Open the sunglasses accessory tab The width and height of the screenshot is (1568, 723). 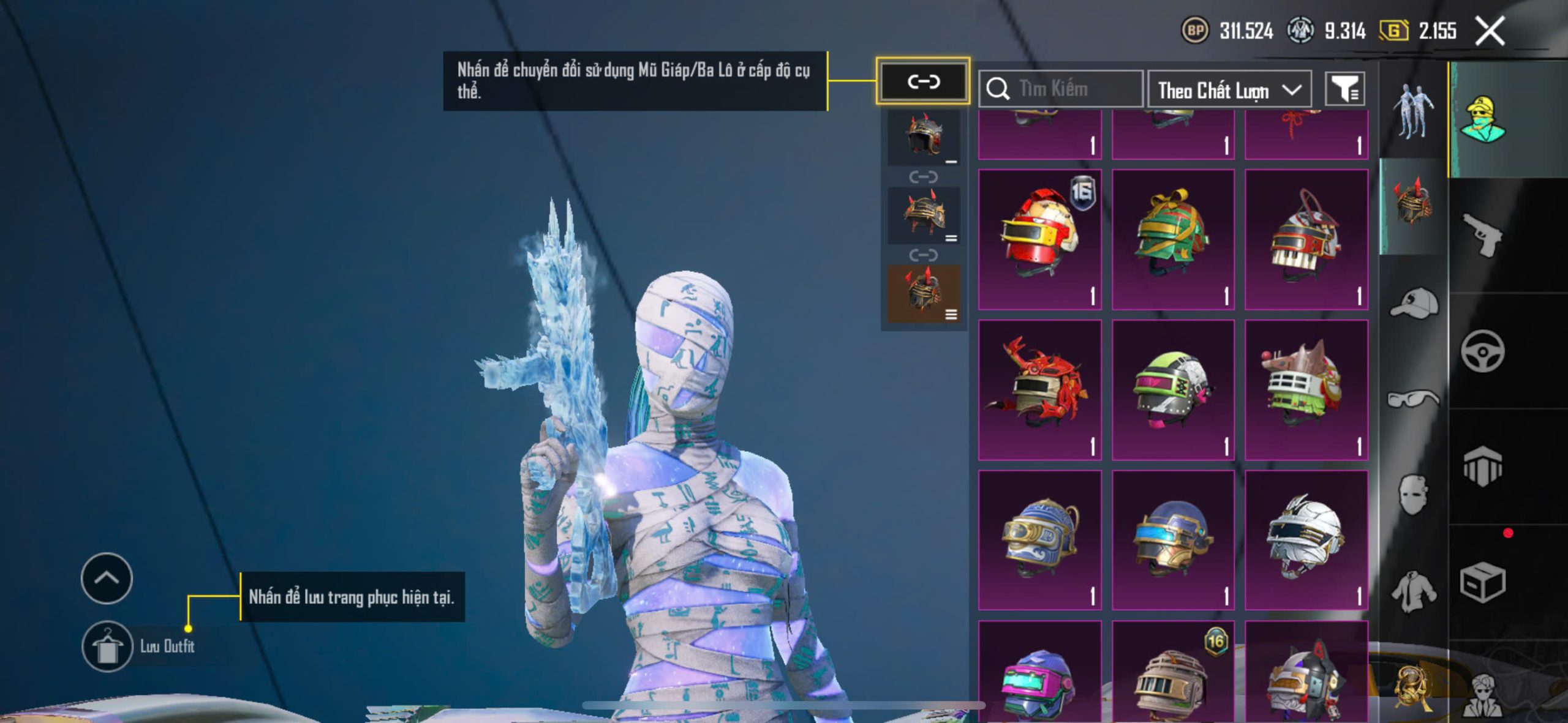point(1414,399)
